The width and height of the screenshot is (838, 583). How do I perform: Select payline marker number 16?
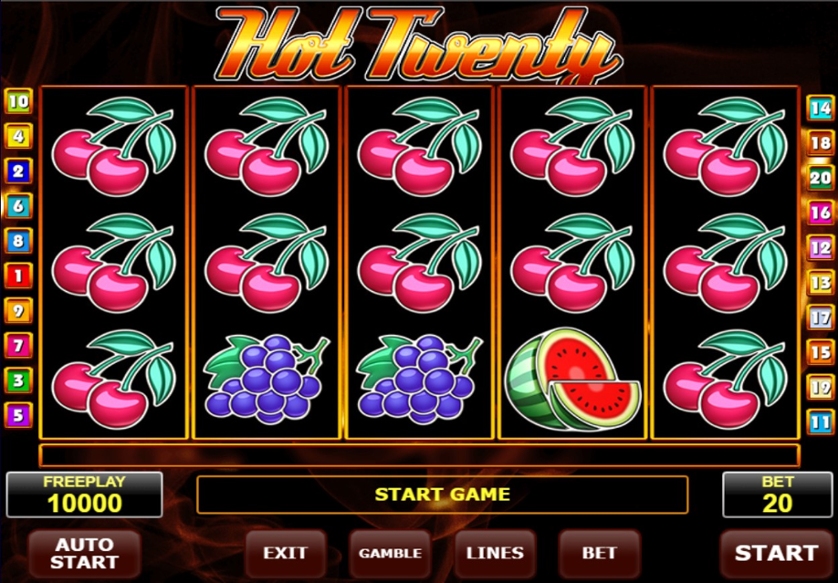(821, 212)
